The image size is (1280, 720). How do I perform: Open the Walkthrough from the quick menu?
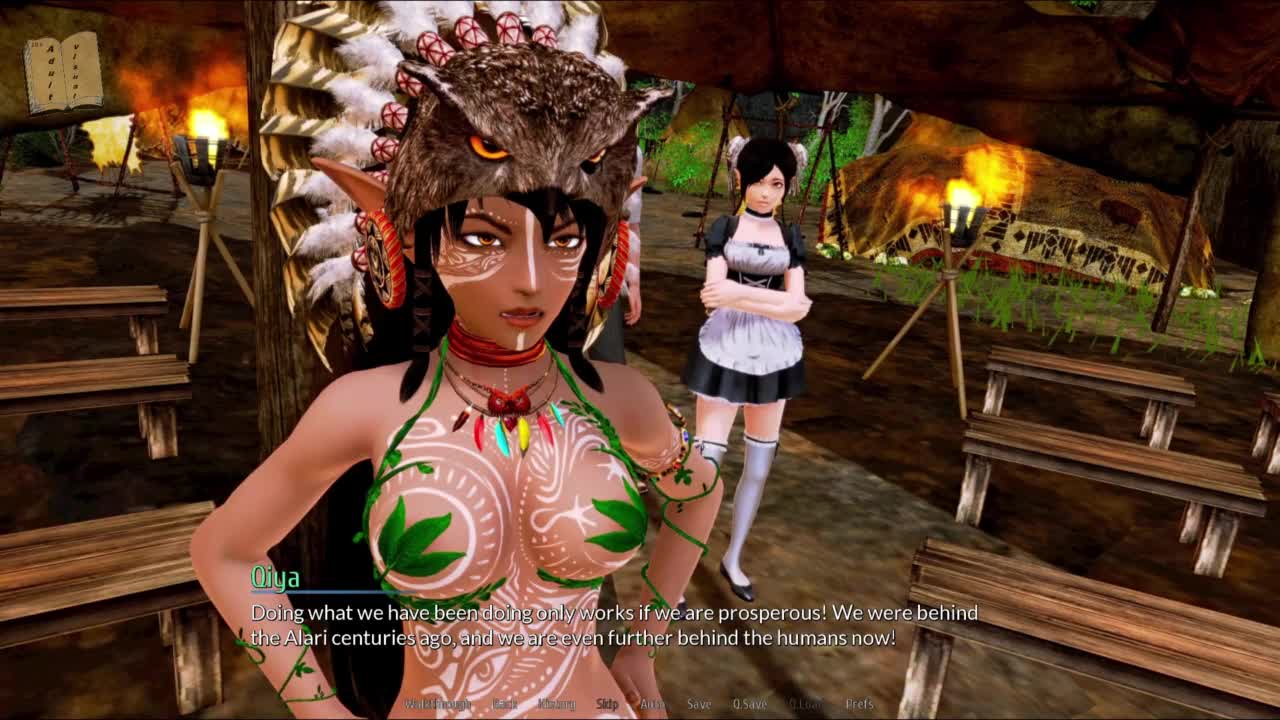pos(436,704)
